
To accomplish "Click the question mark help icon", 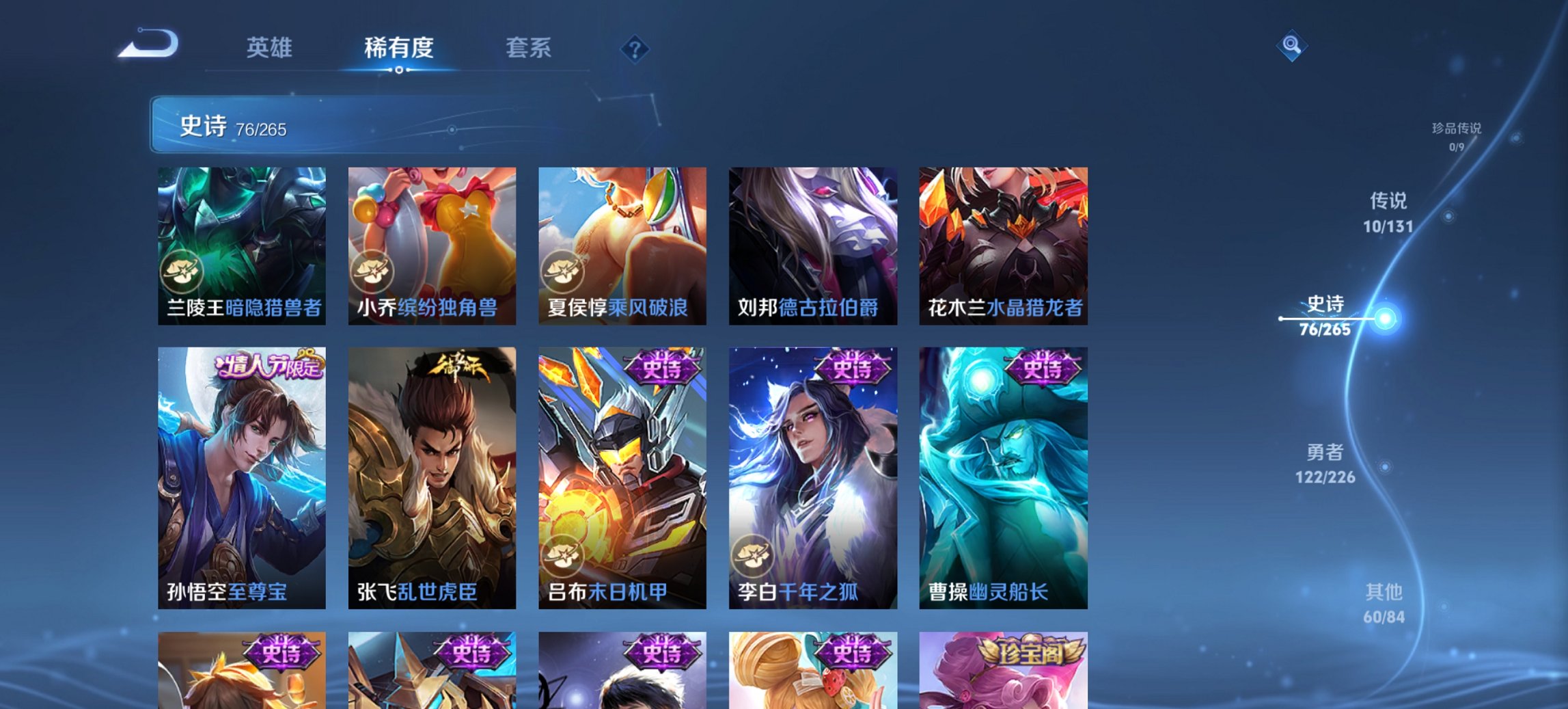I will click(635, 49).
